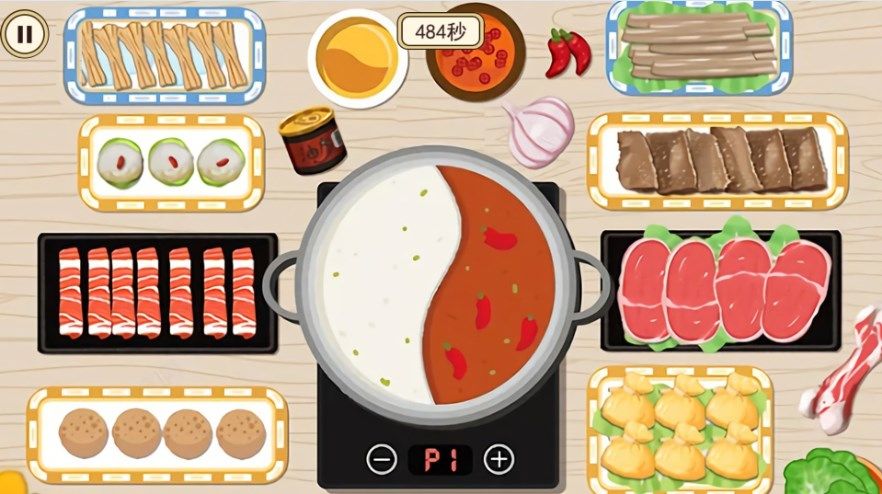Screen dimensions: 882x494
Task: Pick the plate of green stuffed veggie balls
Action: [171, 162]
